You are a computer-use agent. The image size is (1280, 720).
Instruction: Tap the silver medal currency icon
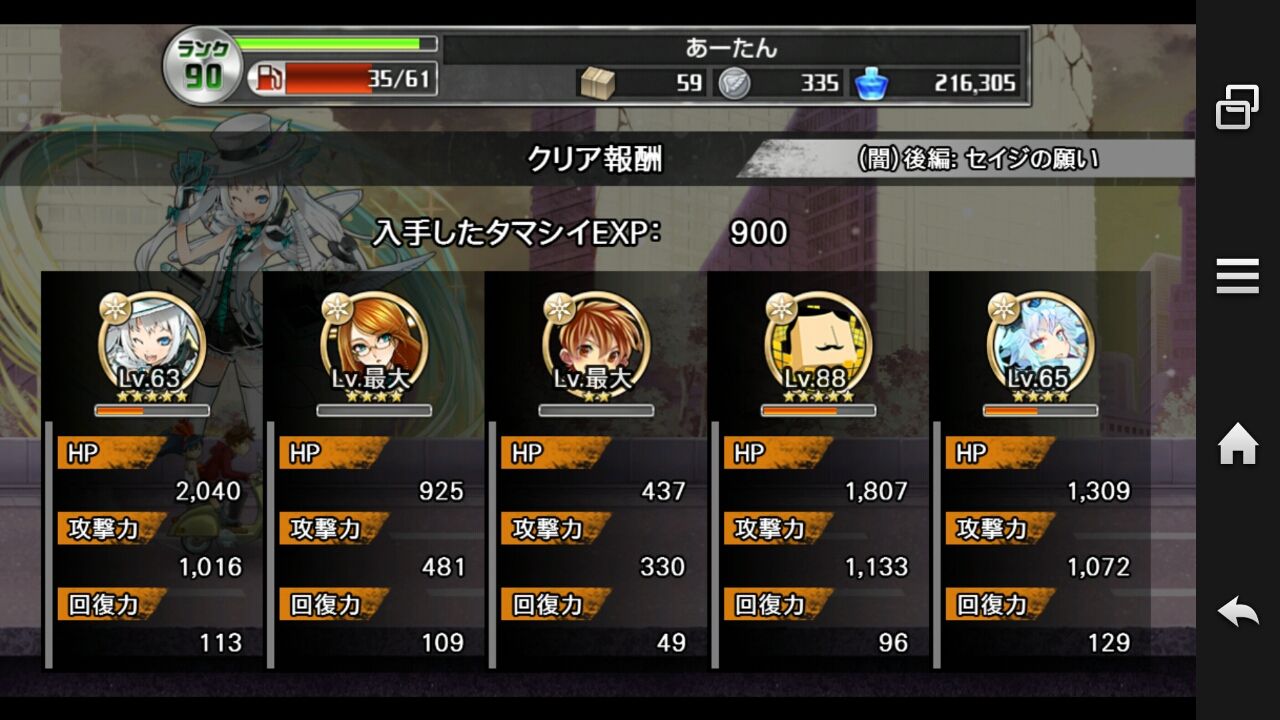[x=735, y=84]
